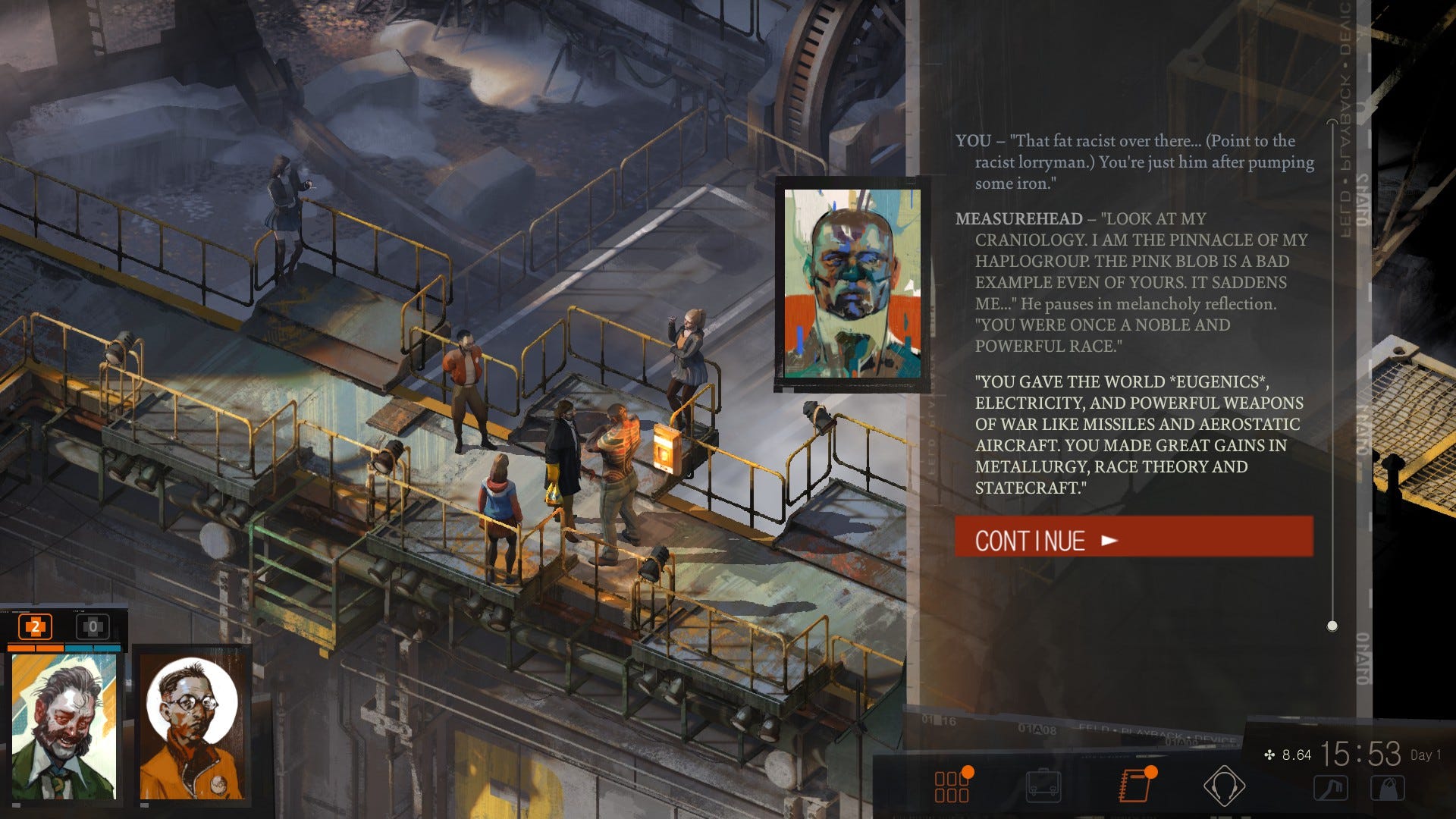Use the orange health healing charge
1456x819 pixels.
[35, 626]
